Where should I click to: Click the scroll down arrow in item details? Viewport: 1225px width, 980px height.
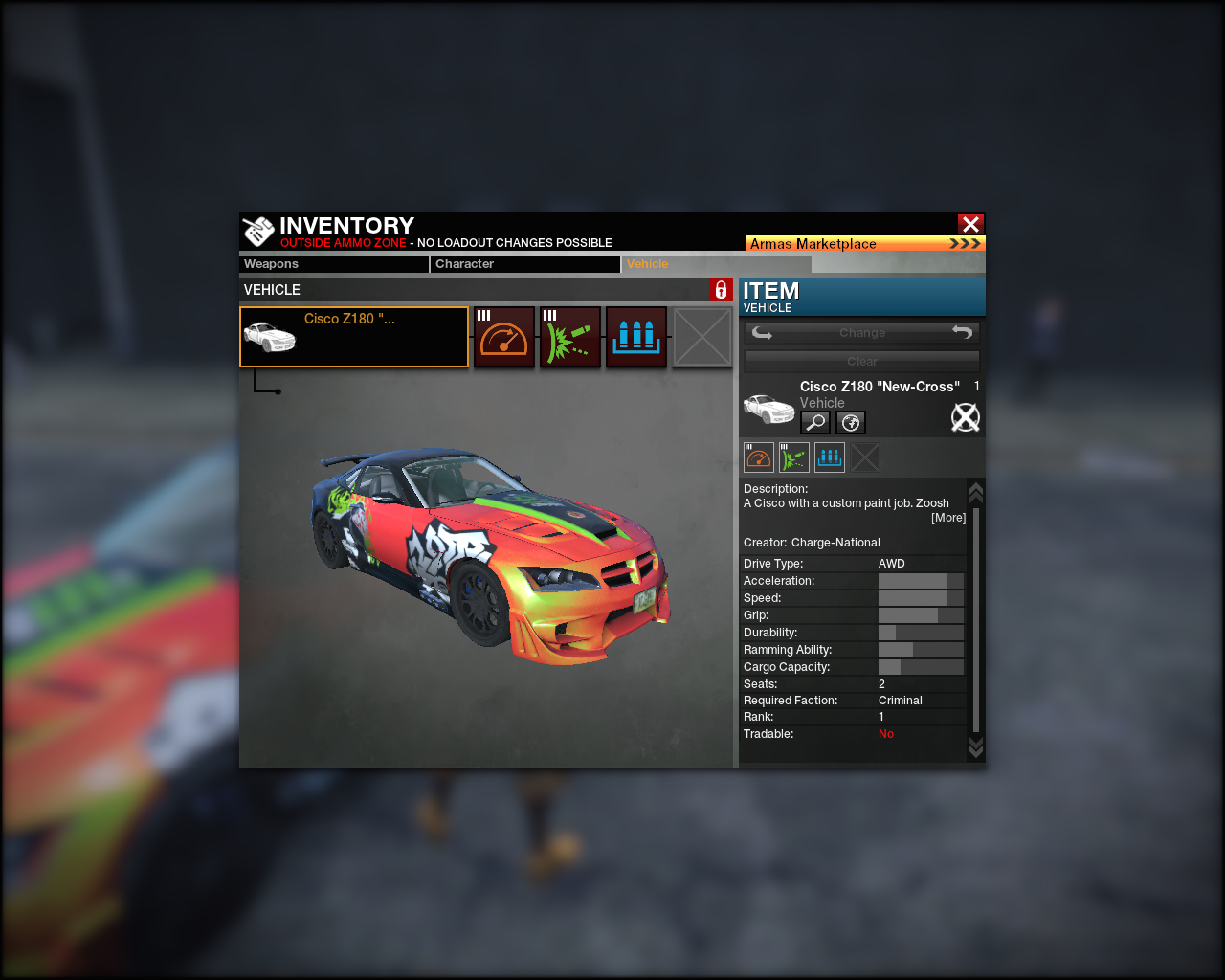(976, 746)
